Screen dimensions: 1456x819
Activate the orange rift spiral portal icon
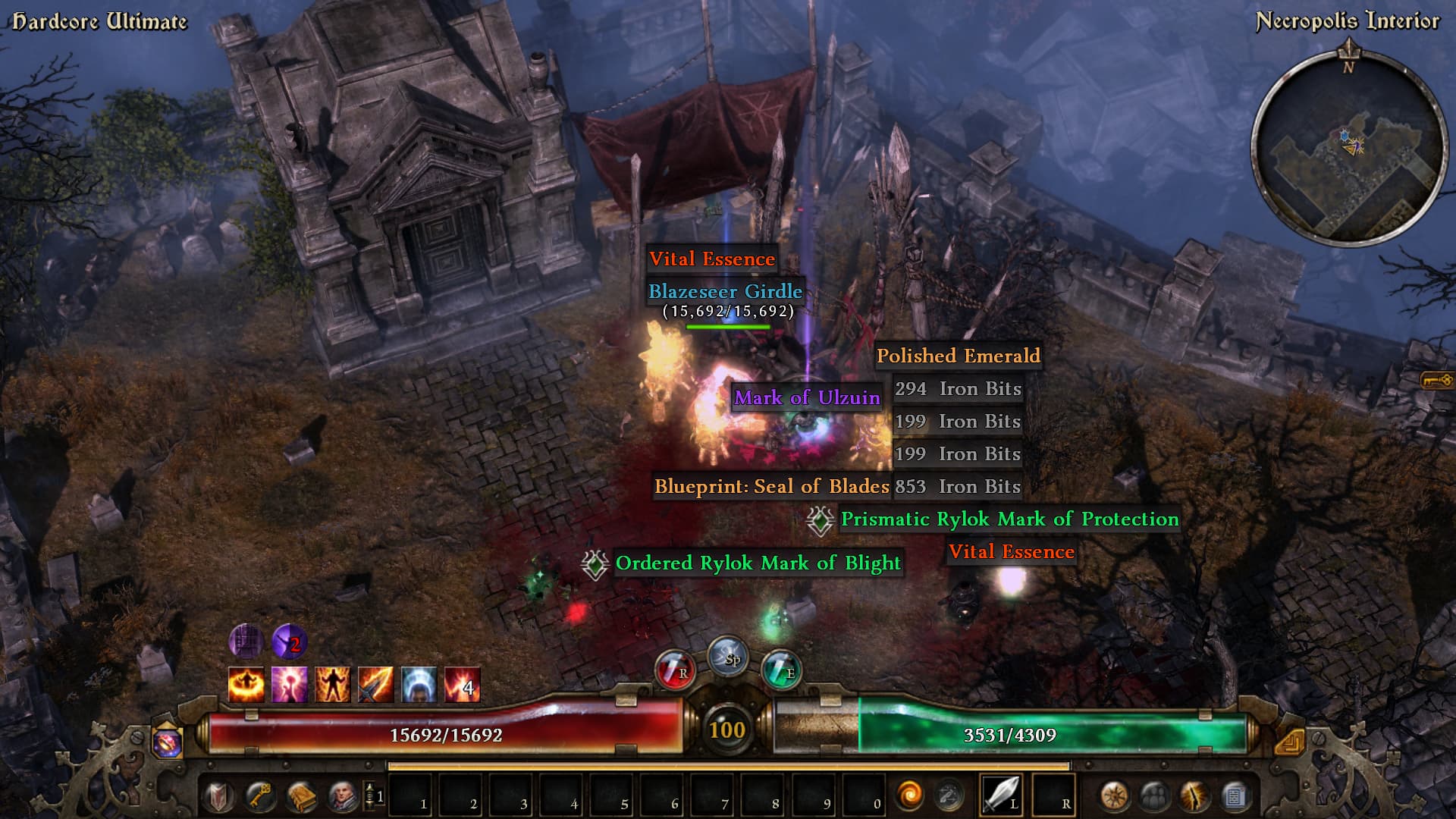[x=909, y=796]
